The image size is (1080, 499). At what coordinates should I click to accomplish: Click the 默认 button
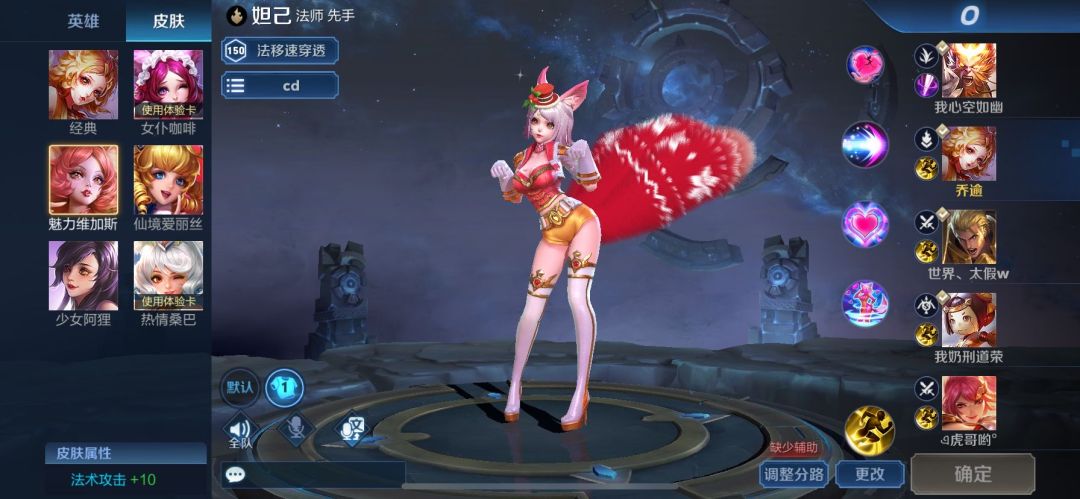(x=240, y=388)
